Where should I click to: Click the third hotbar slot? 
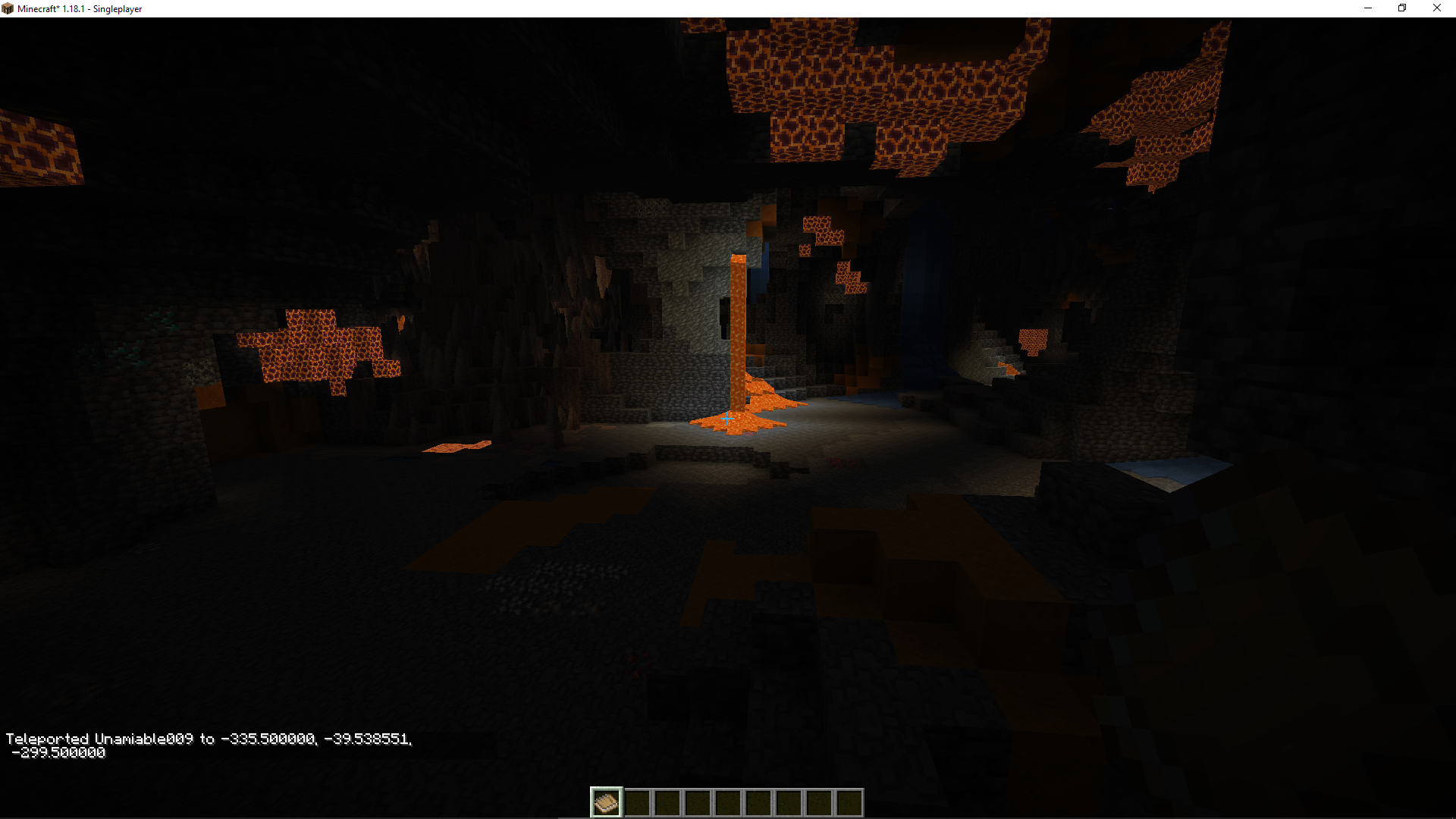667,802
